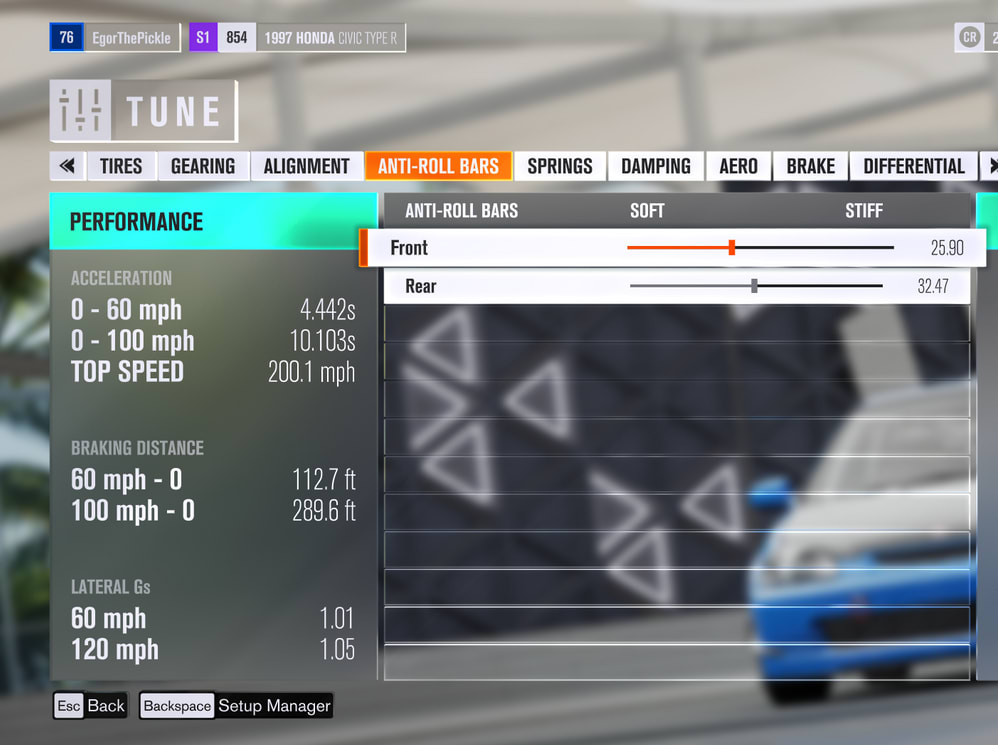Open the Aero tuning tab
This screenshot has width=998, height=745.
[739, 166]
